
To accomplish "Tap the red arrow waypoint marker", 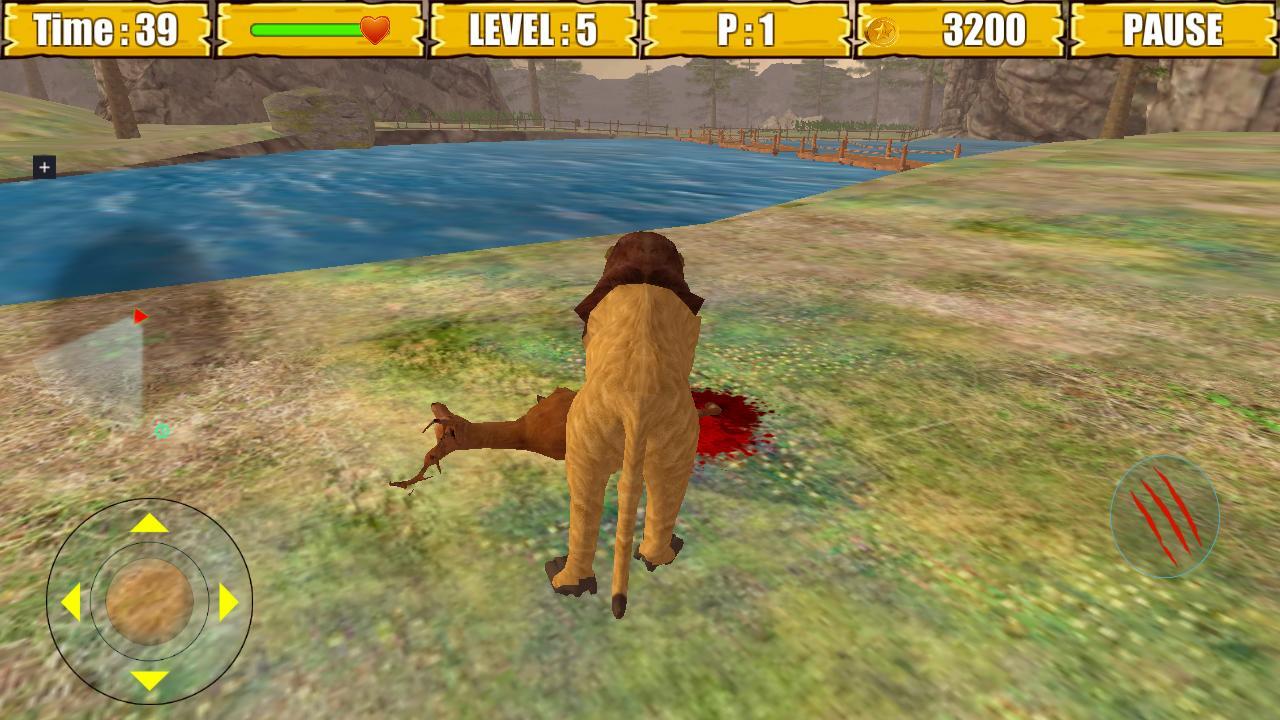I will 138,313.
